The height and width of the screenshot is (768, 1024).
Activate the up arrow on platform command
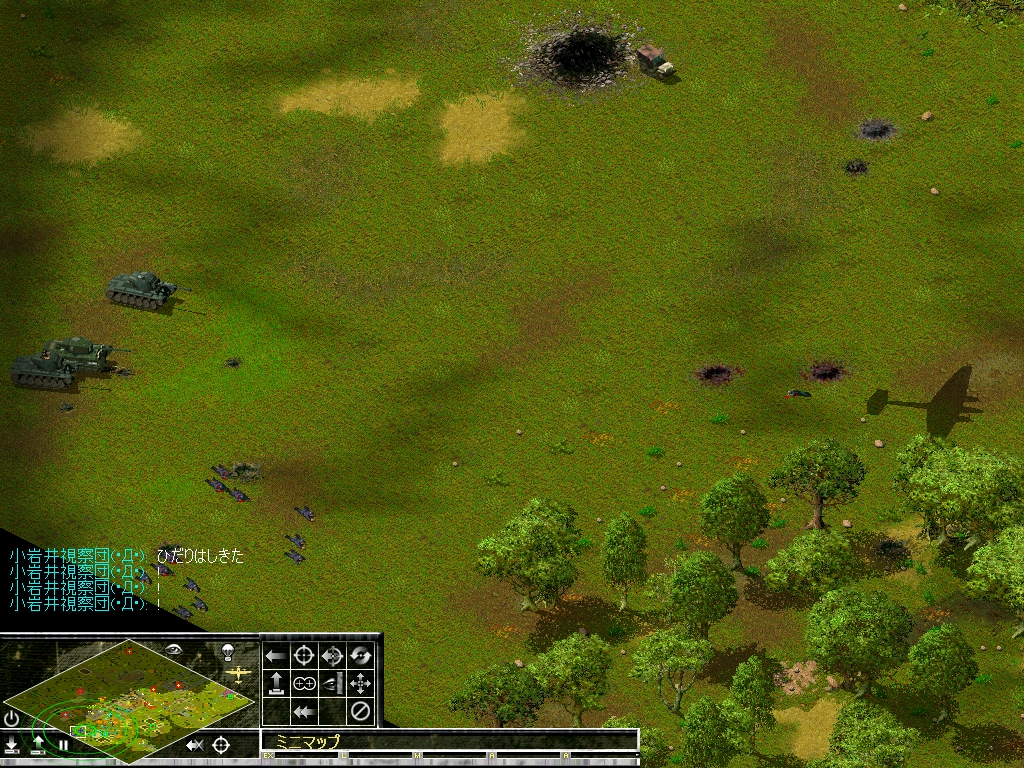pos(276,684)
